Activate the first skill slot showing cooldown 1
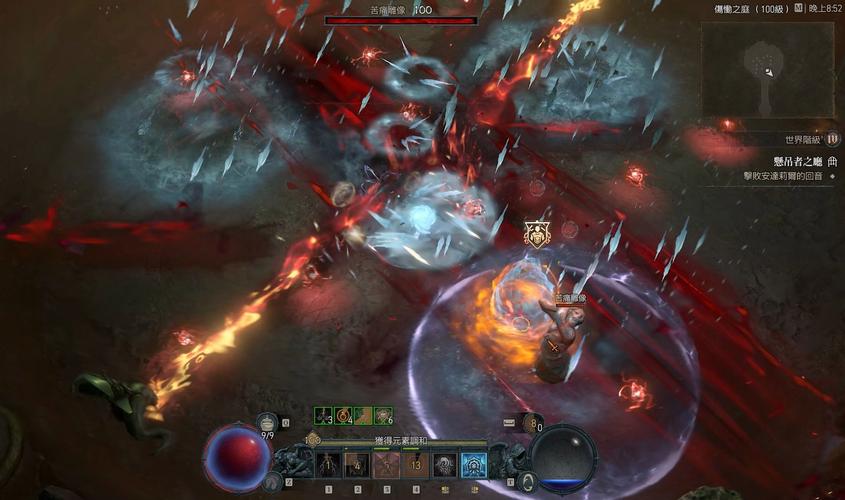Screen dimensions: 845x500 coord(328,464)
